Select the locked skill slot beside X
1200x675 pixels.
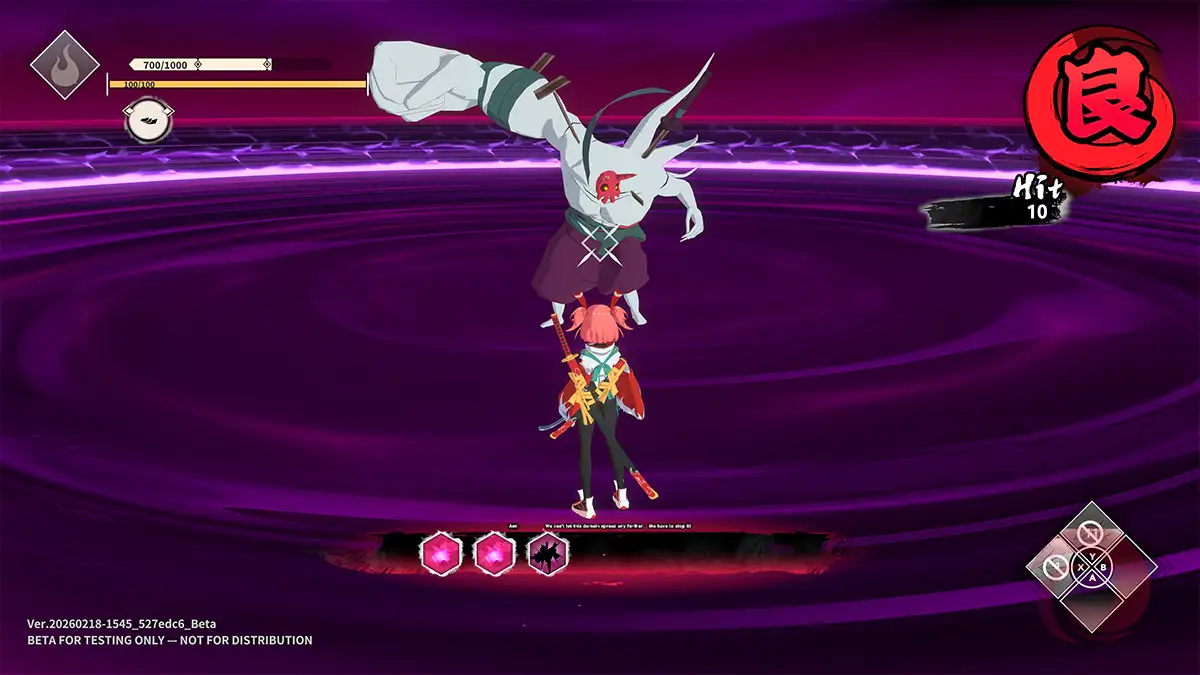[x=1054, y=568]
